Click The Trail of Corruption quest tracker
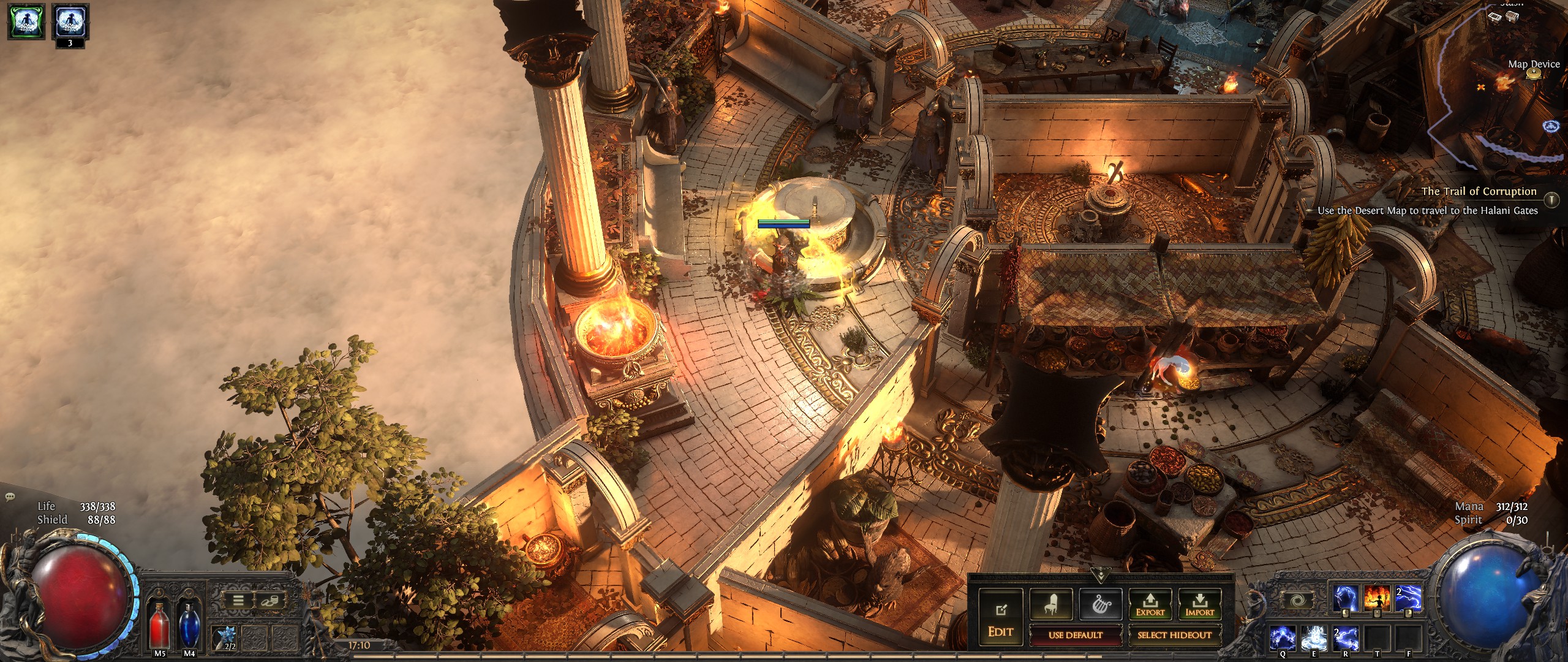This screenshot has height=662, width=1568. coord(1479,191)
